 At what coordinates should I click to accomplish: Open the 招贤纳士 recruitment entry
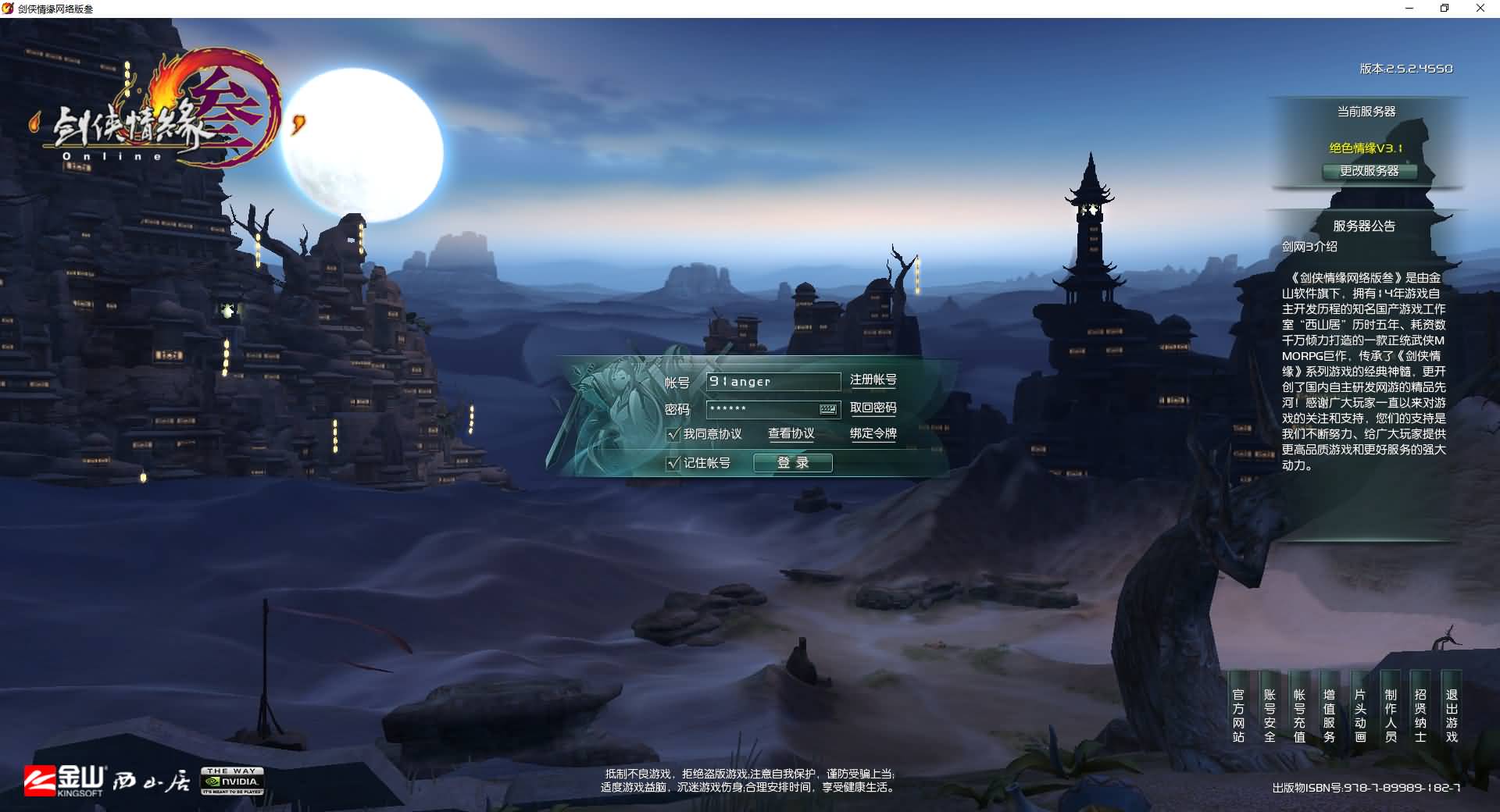click(1420, 715)
